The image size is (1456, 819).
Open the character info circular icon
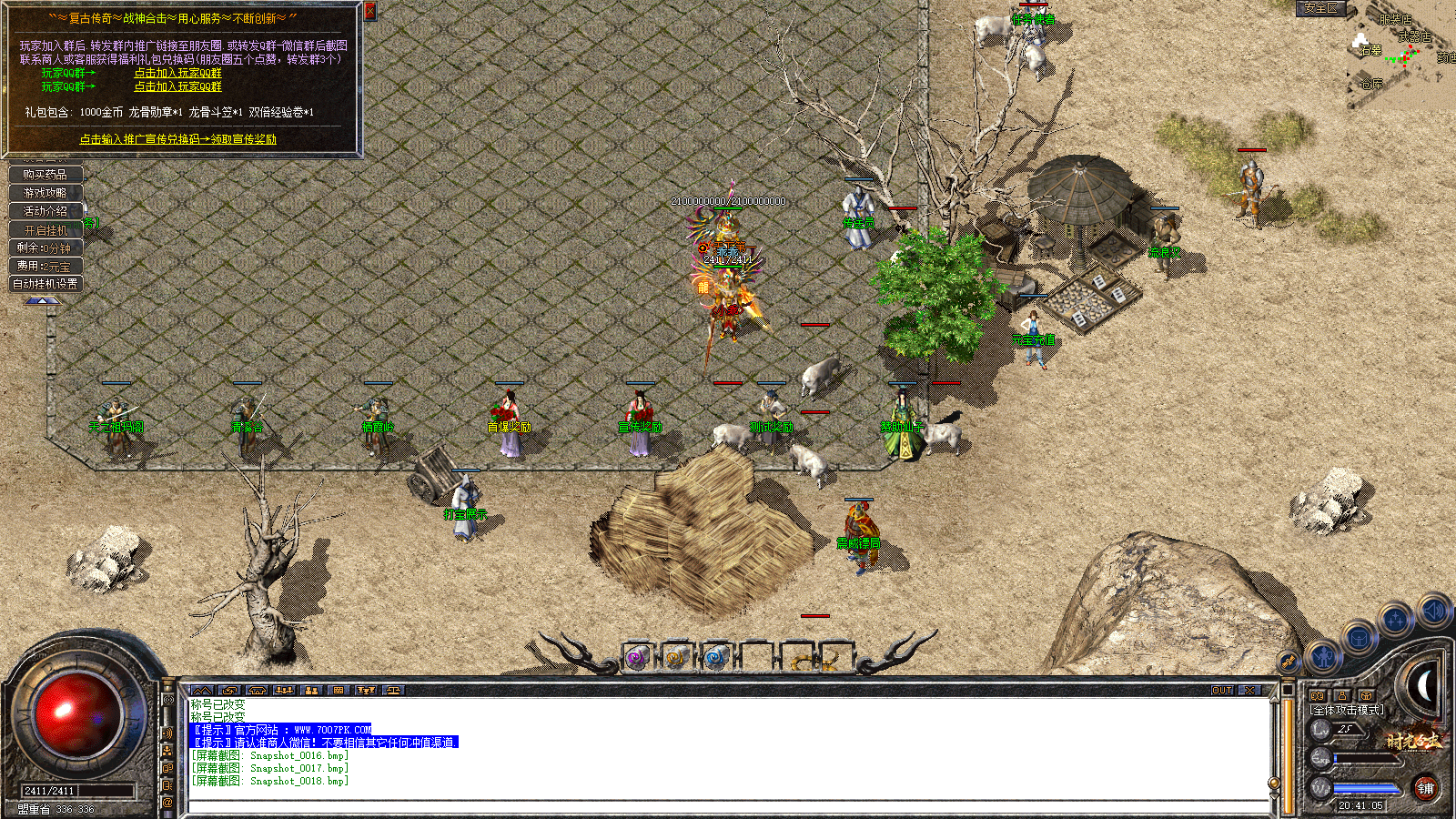1322,657
